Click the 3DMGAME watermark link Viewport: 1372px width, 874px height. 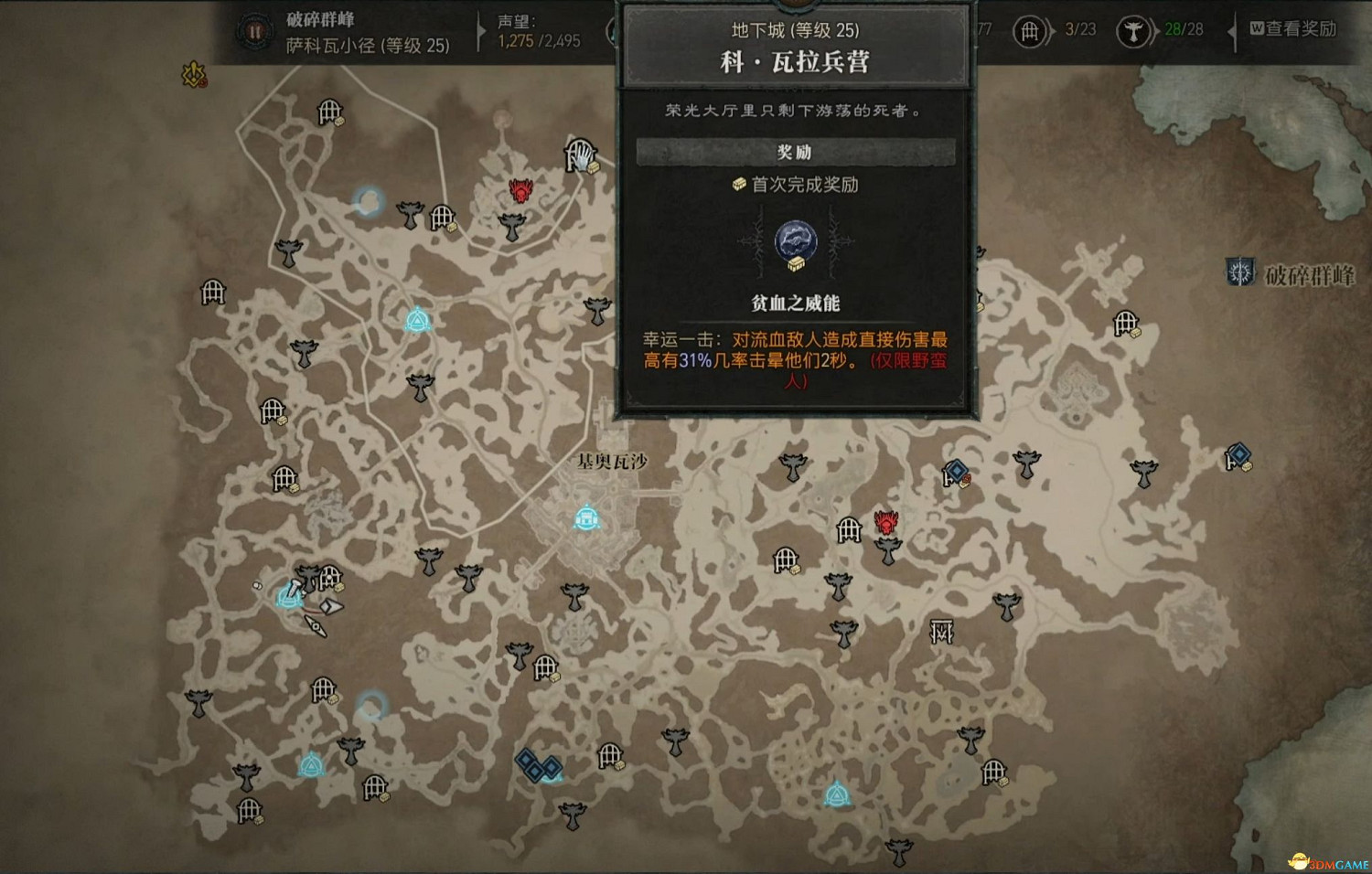(1328, 860)
